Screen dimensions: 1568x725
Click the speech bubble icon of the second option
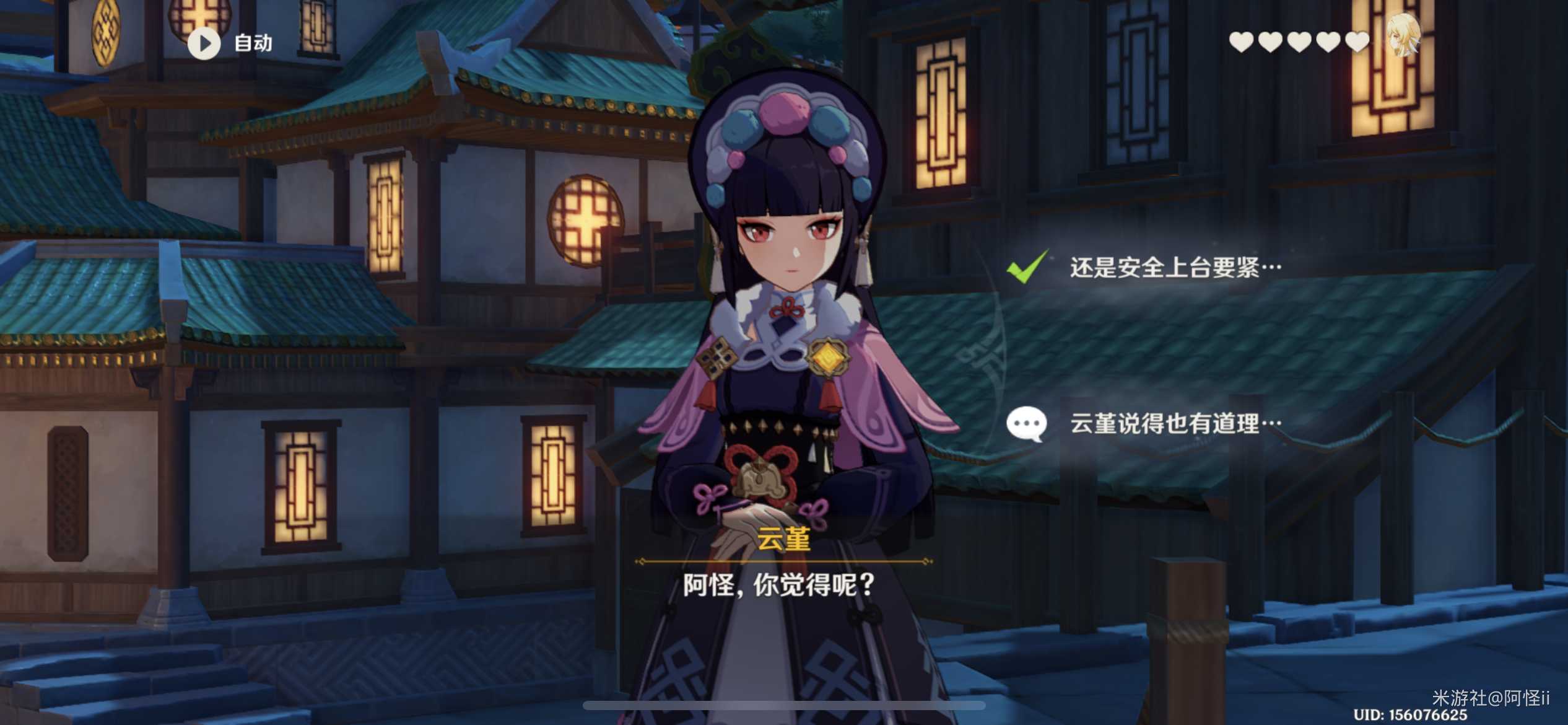click(x=1029, y=423)
